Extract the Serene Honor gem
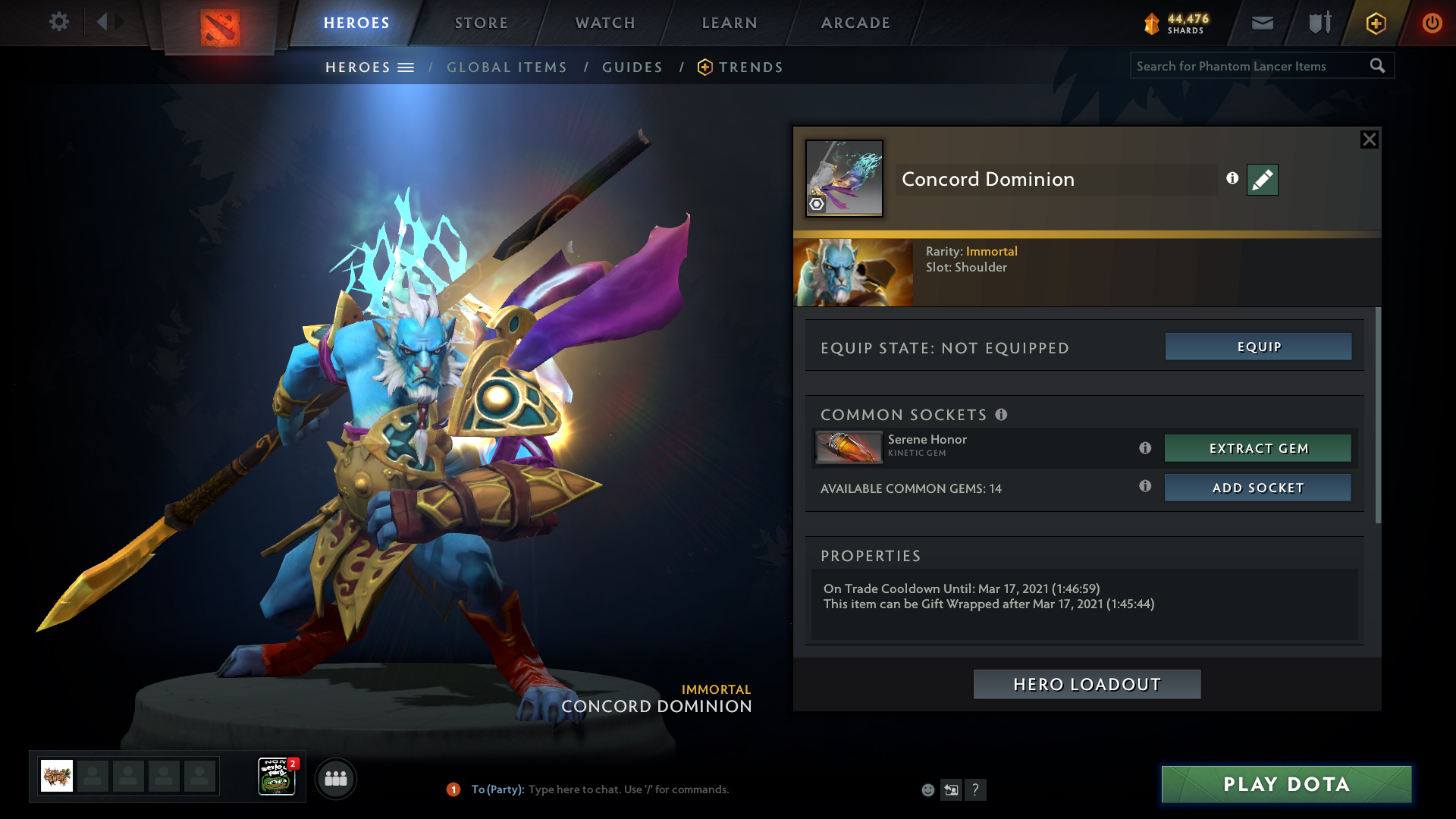Viewport: 1456px width, 819px height. [1258, 448]
